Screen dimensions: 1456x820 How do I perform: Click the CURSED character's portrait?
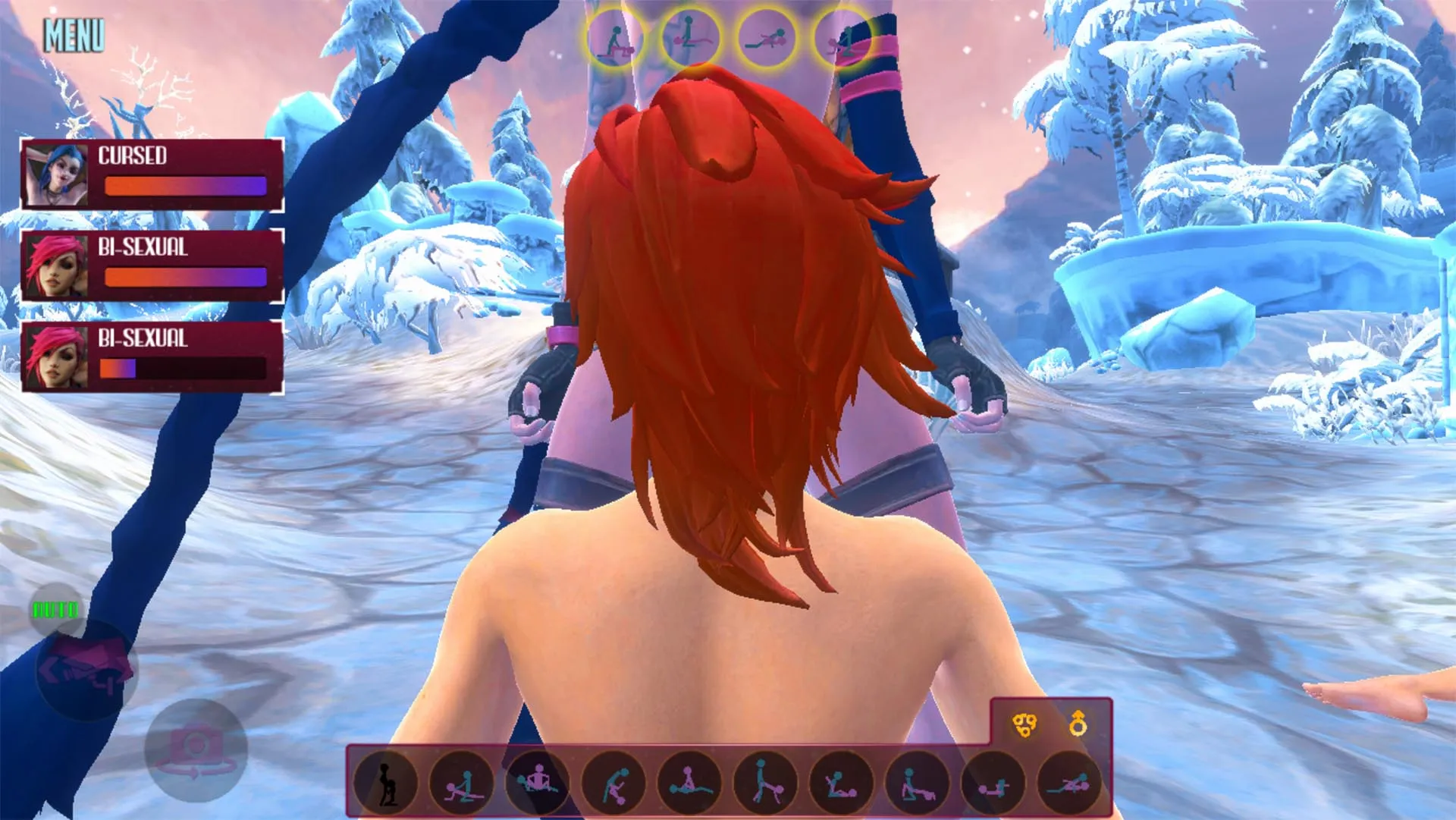tap(55, 176)
